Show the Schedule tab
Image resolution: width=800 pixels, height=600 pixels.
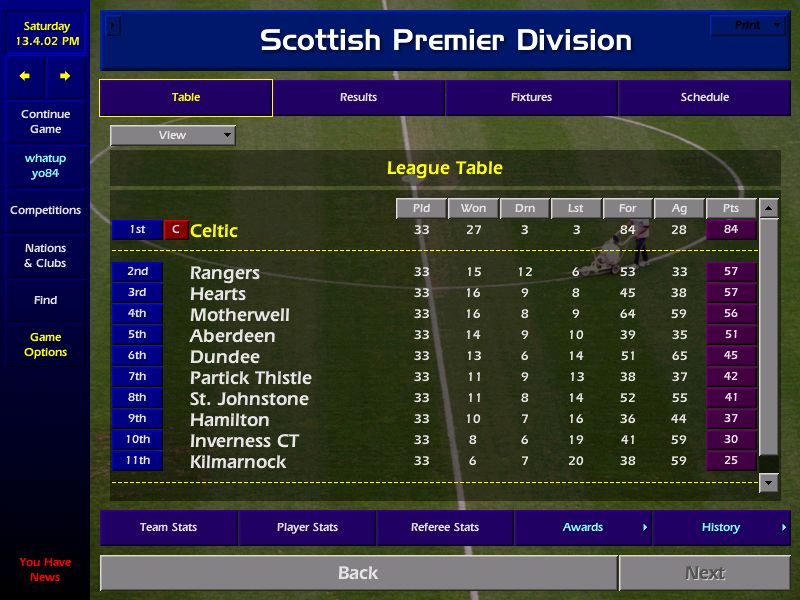pos(705,98)
